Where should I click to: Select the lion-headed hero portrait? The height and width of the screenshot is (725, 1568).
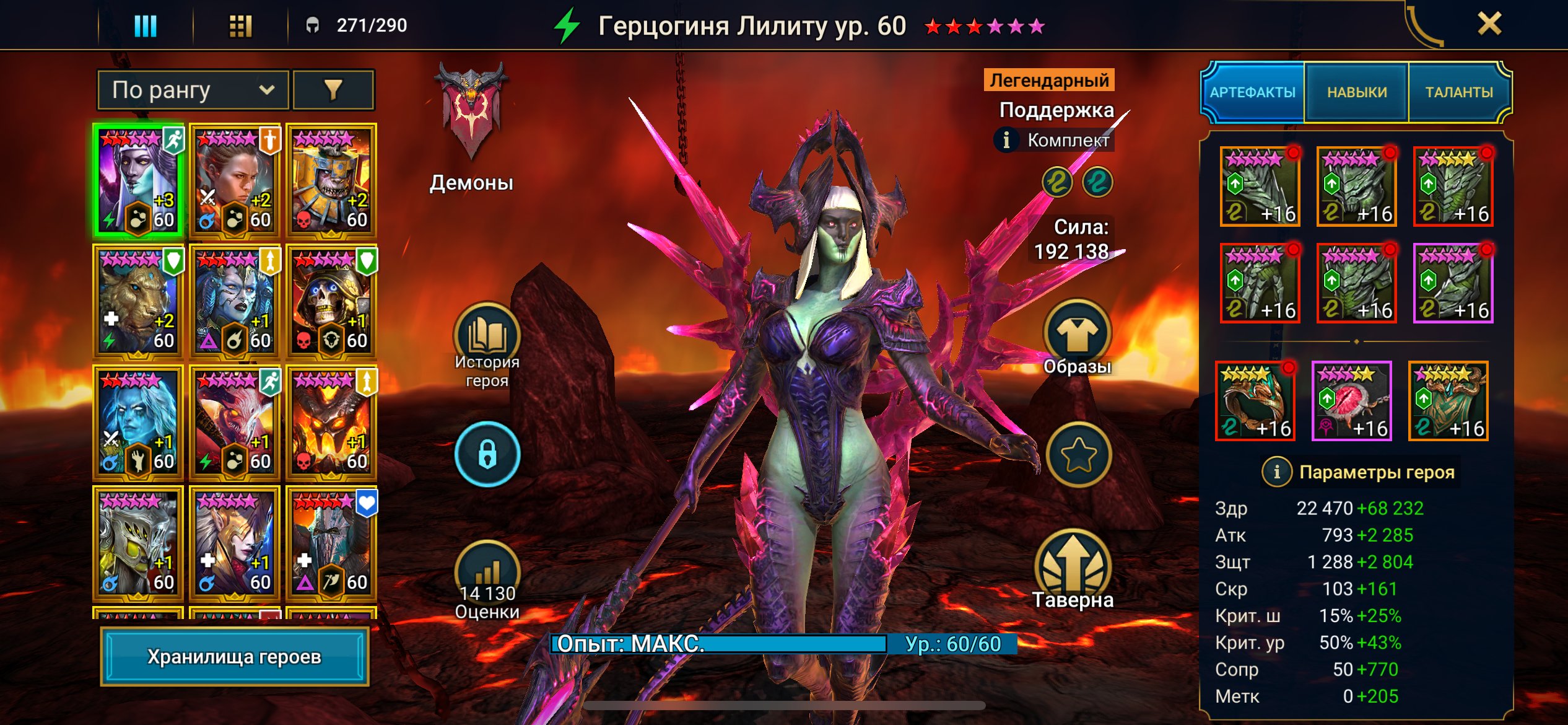(137, 302)
